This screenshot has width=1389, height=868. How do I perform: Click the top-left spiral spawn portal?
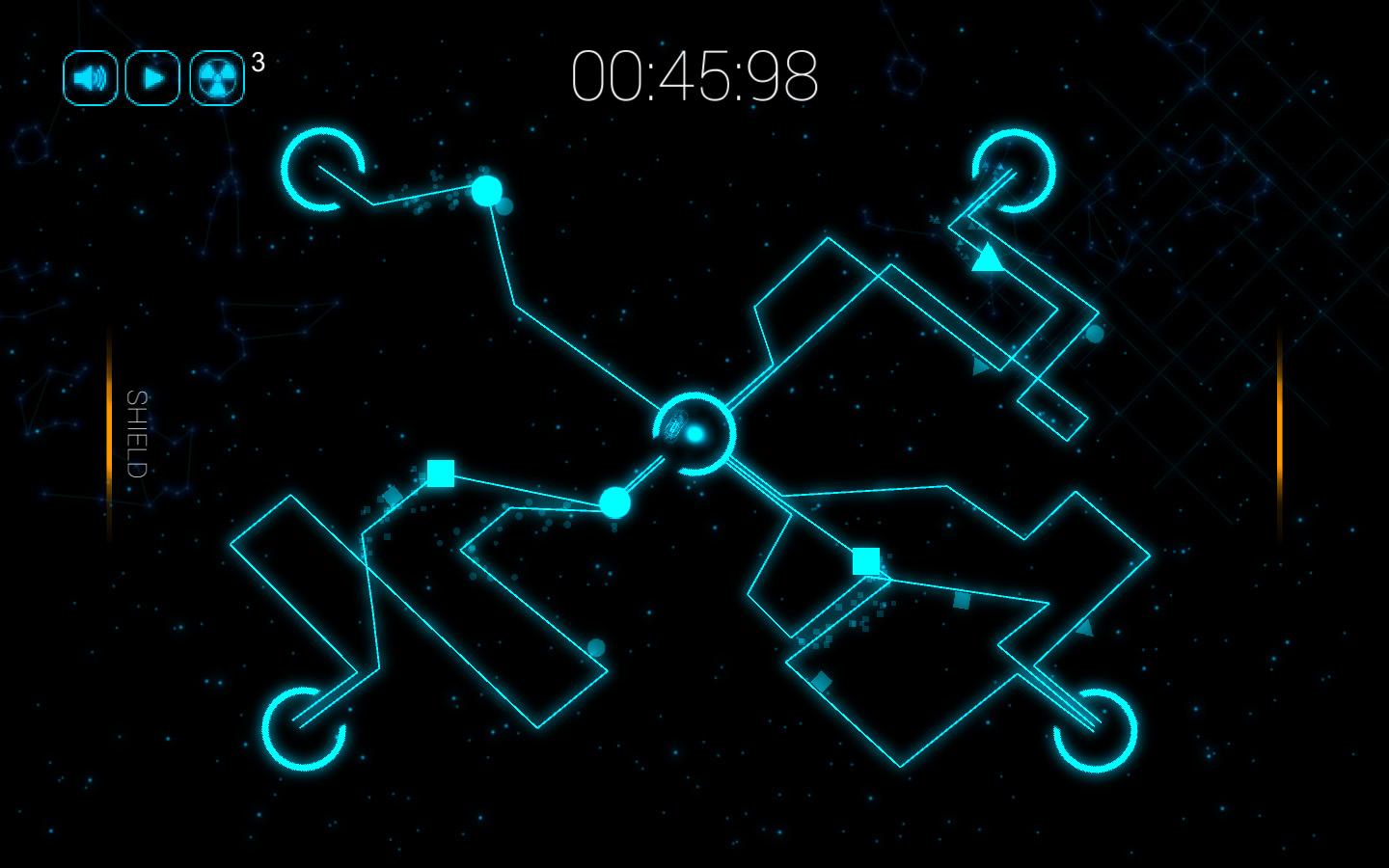(320, 170)
